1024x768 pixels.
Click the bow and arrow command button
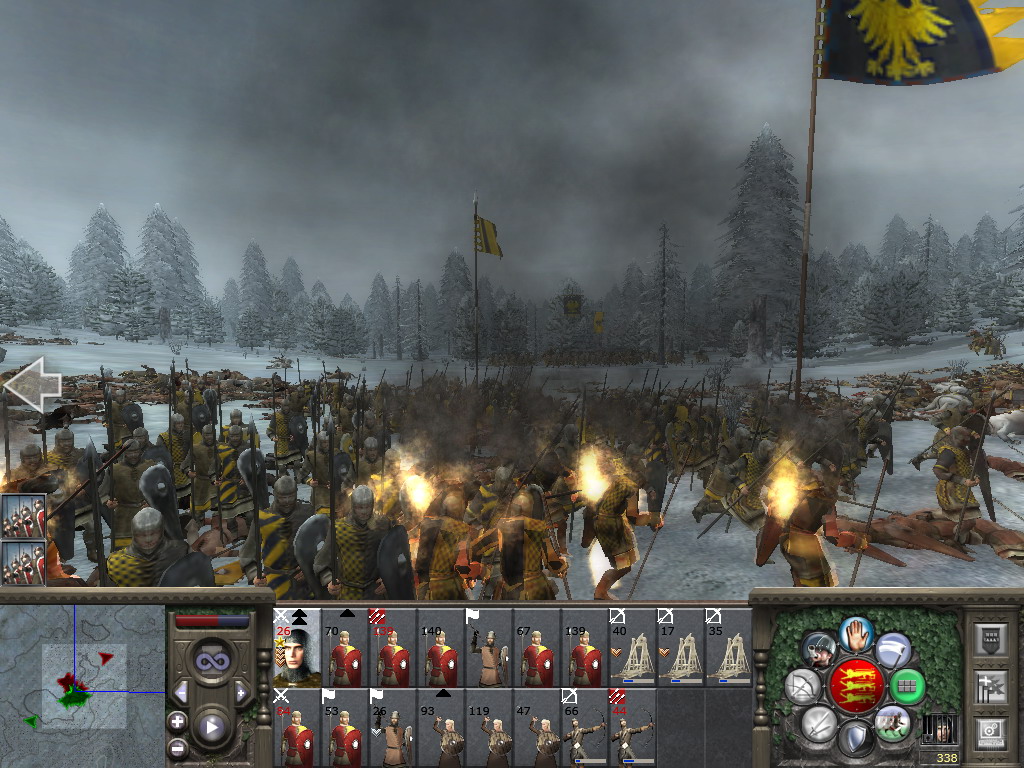tap(802, 686)
